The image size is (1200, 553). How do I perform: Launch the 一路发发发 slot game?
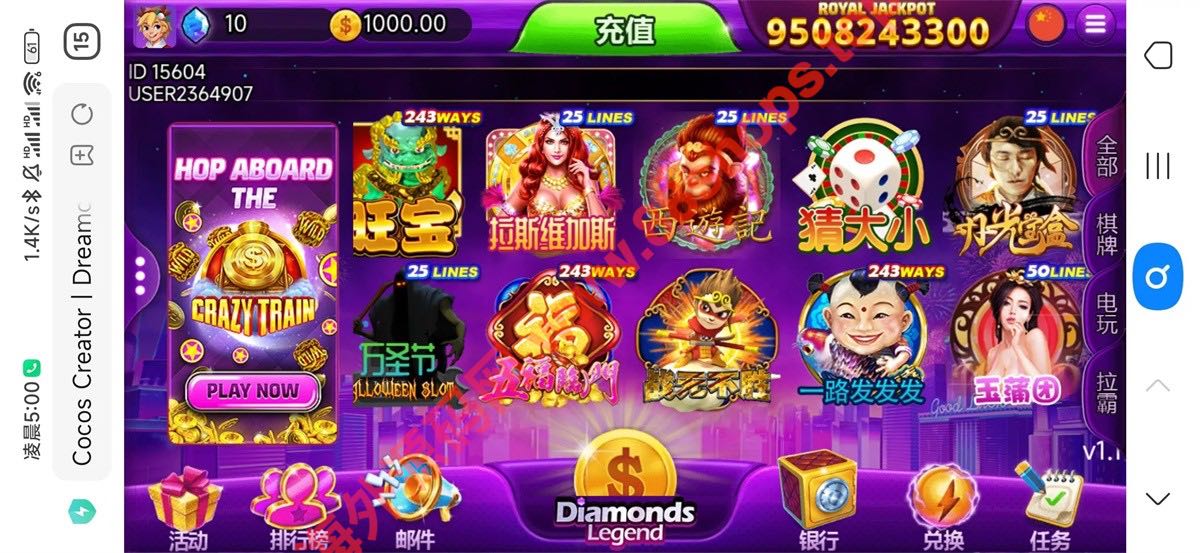coord(860,337)
